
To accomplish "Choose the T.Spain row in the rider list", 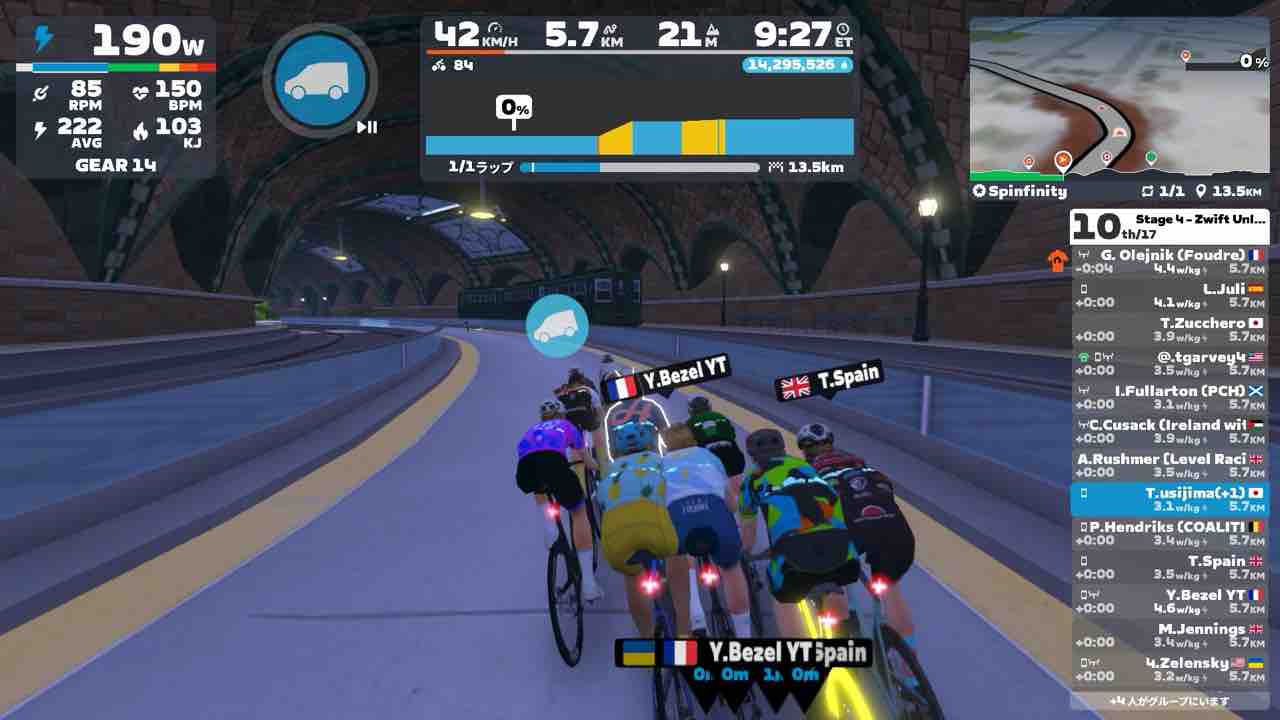I will click(1168, 568).
